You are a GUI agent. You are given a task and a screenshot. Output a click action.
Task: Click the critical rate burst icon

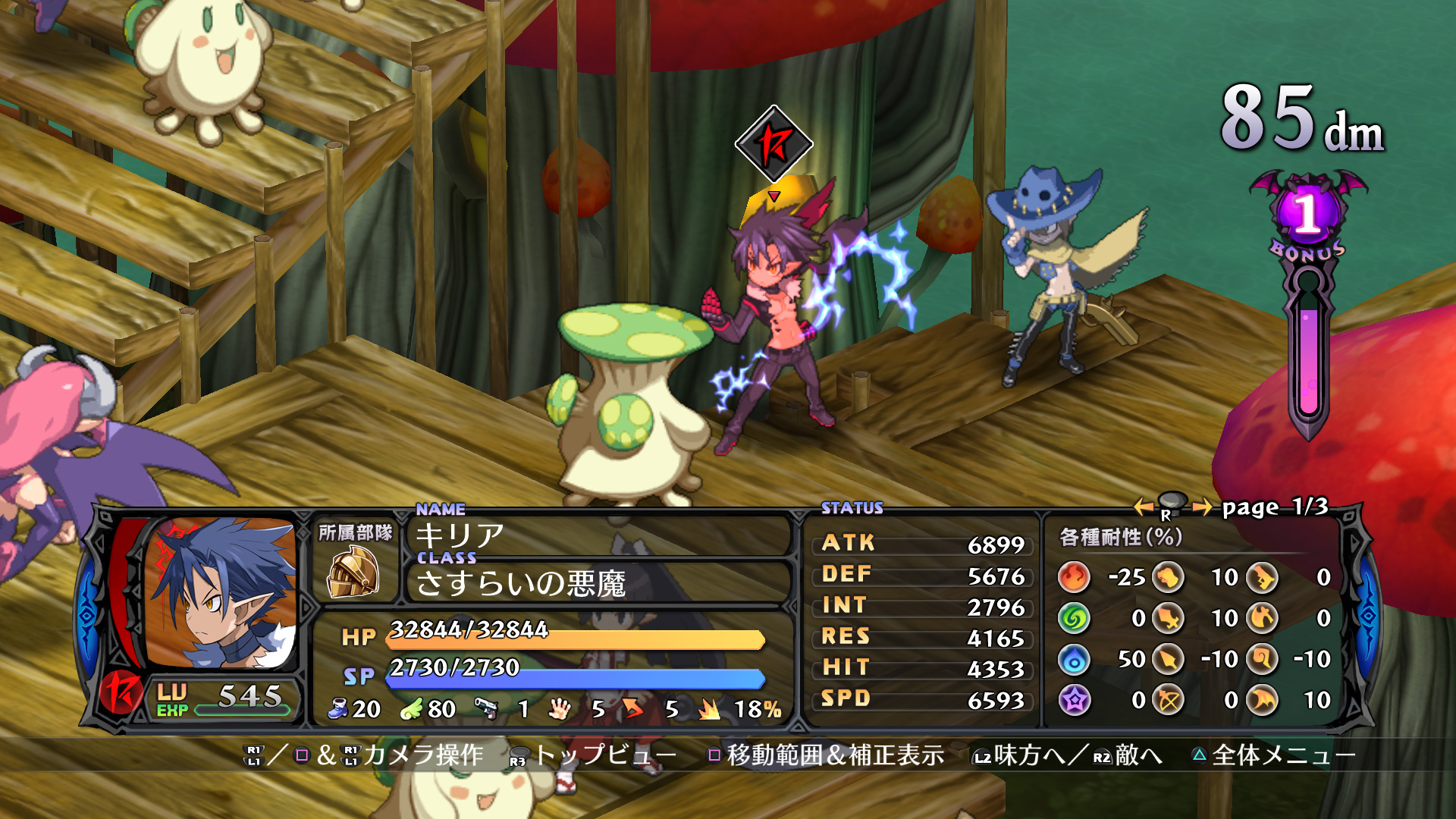click(x=708, y=708)
